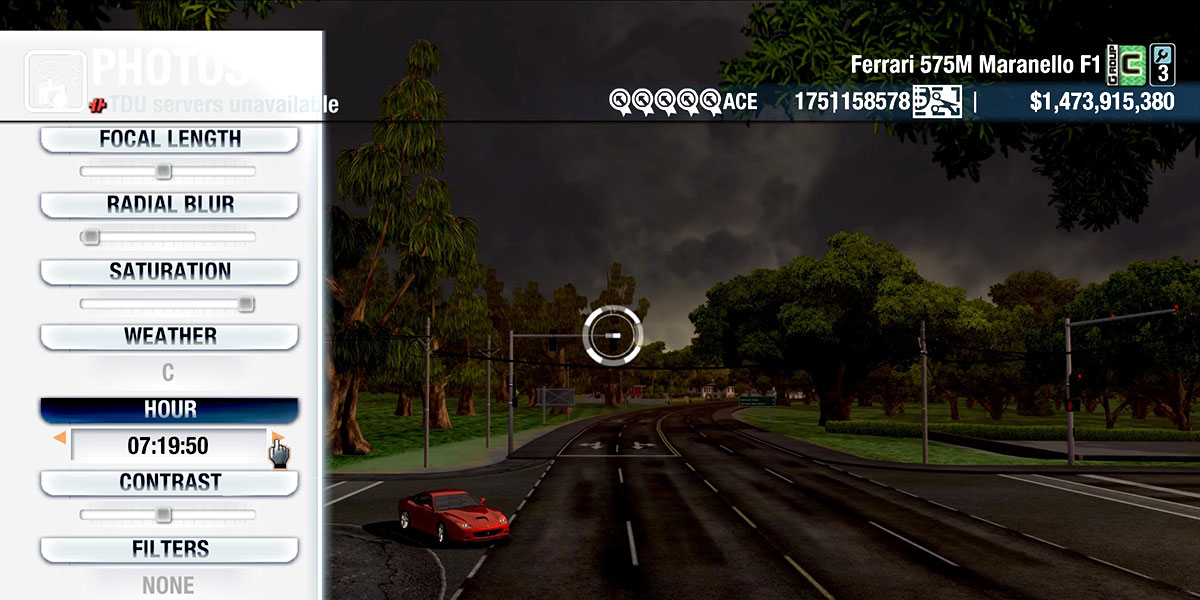Viewport: 1200px width, 600px height.
Task: Adjust the radial blur slider
Action: (x=168, y=237)
